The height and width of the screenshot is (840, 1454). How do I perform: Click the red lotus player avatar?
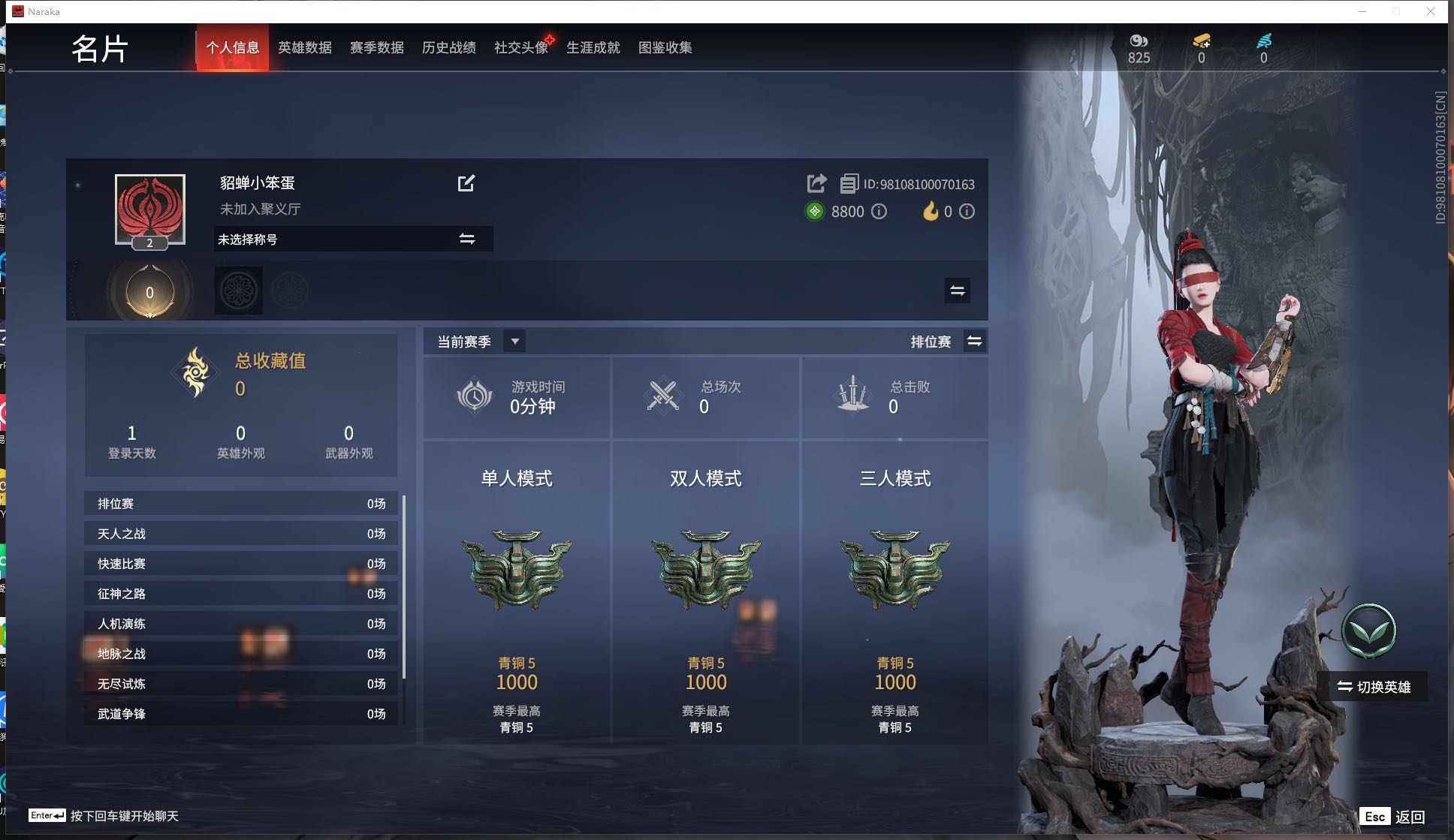coord(150,209)
